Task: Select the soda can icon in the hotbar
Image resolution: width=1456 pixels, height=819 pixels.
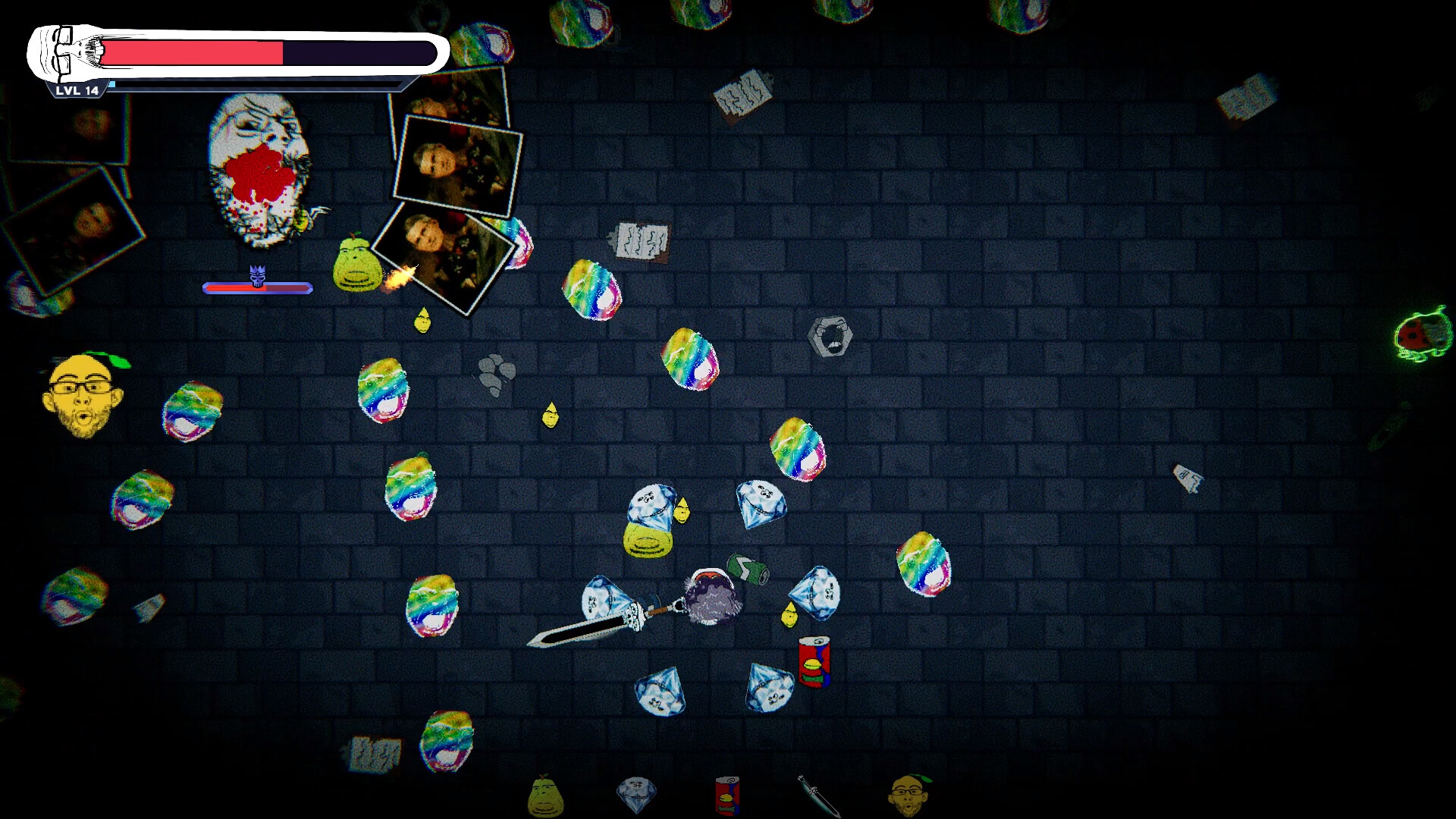Action: pyautogui.click(x=726, y=798)
